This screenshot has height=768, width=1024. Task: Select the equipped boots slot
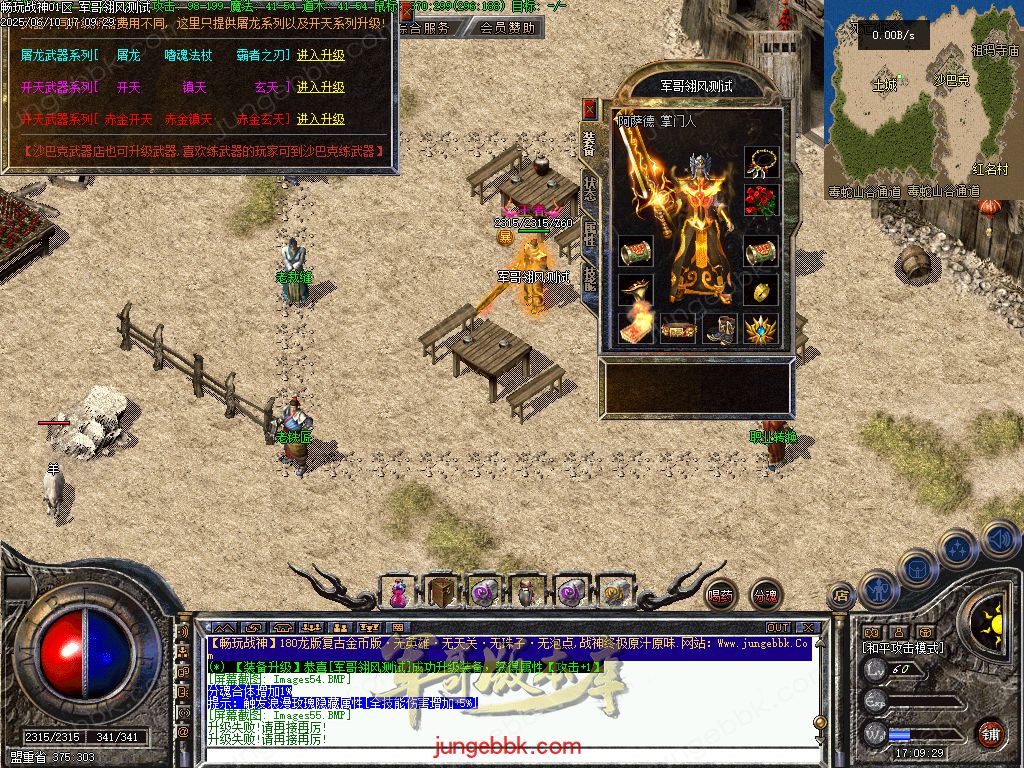[x=720, y=328]
